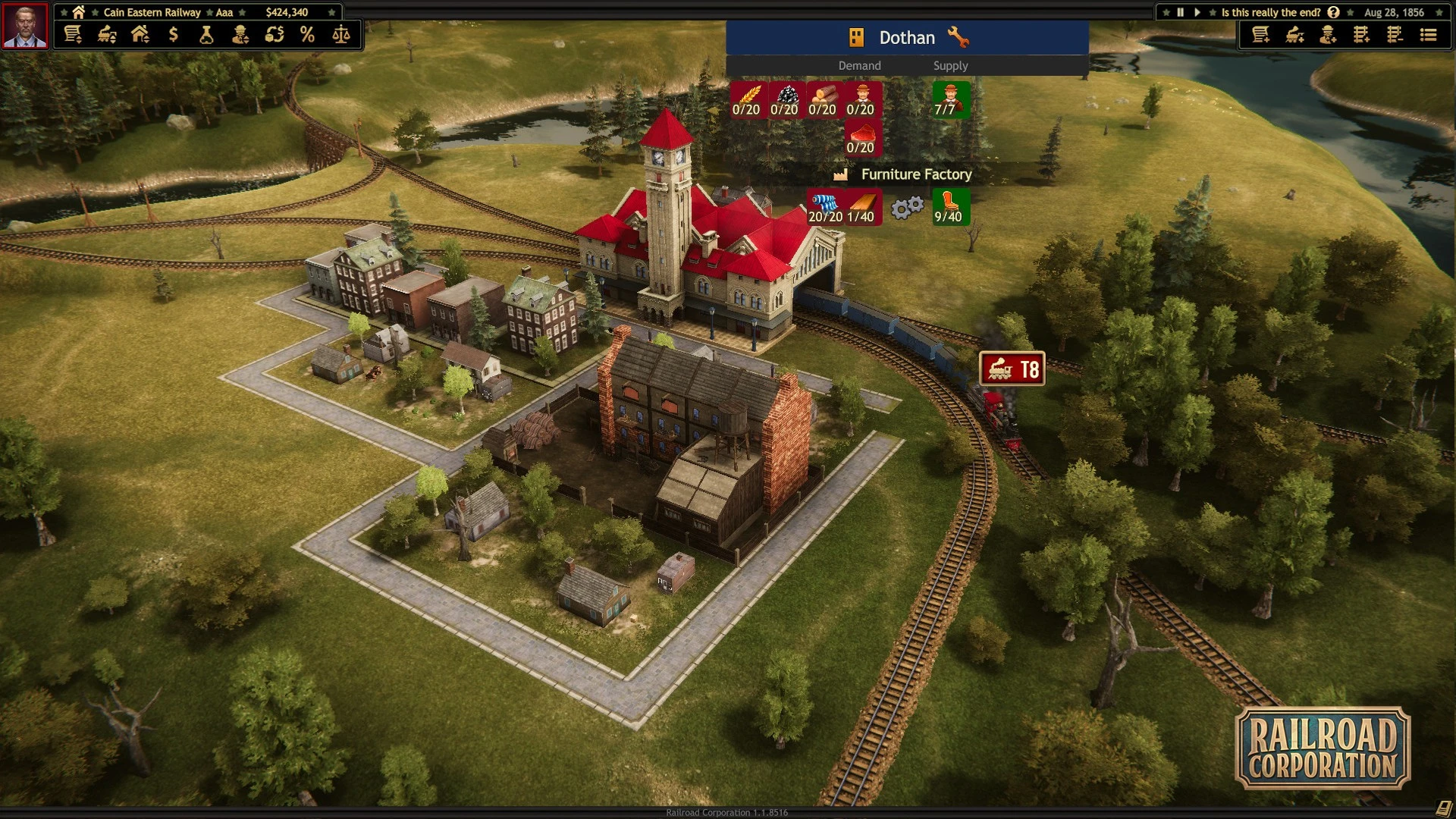The width and height of the screenshot is (1456, 819).
Task: Open the player portrait panel
Action: 25,26
